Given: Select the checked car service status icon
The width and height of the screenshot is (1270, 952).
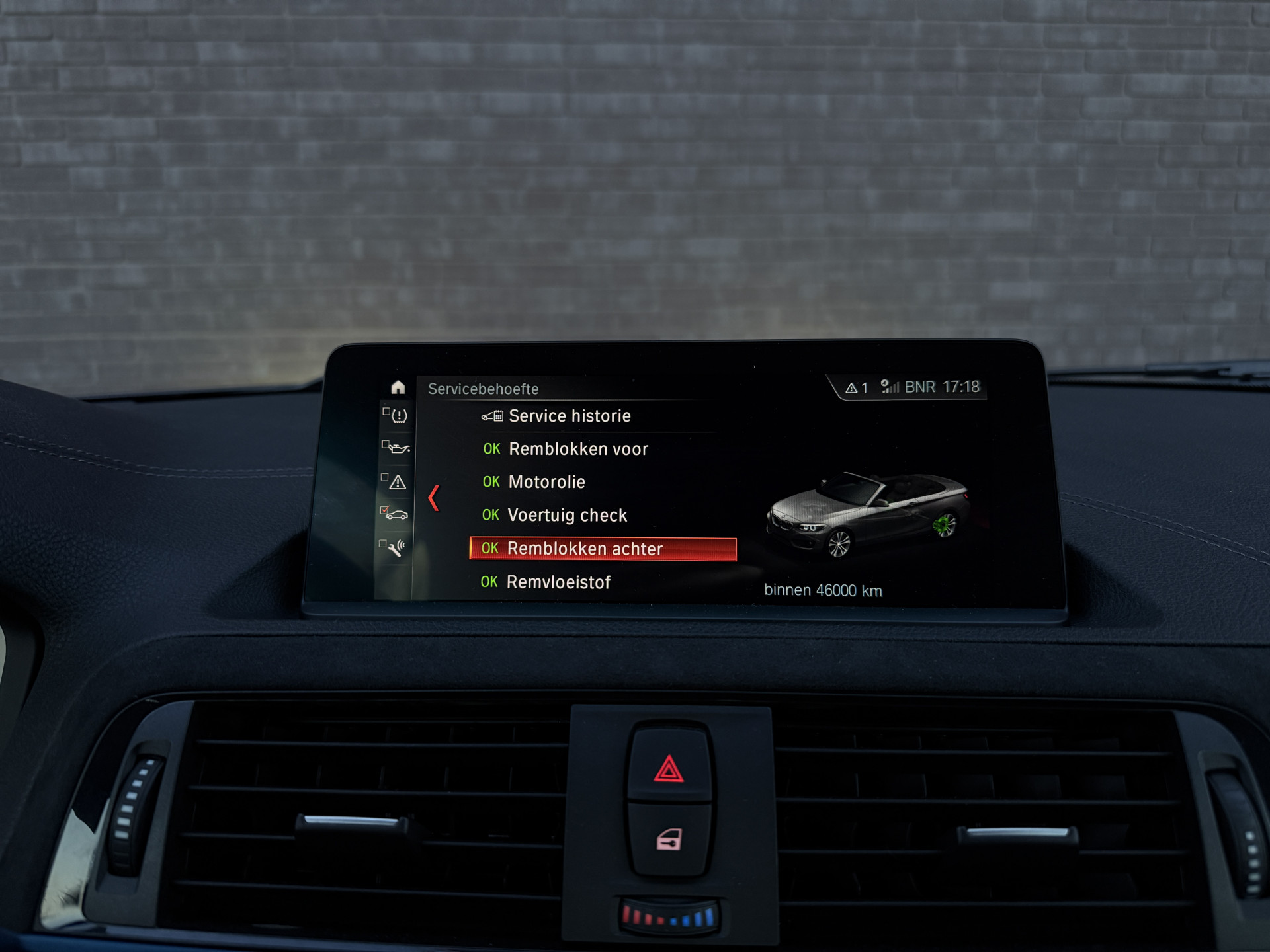Looking at the screenshot, I should pyautogui.click(x=396, y=514).
